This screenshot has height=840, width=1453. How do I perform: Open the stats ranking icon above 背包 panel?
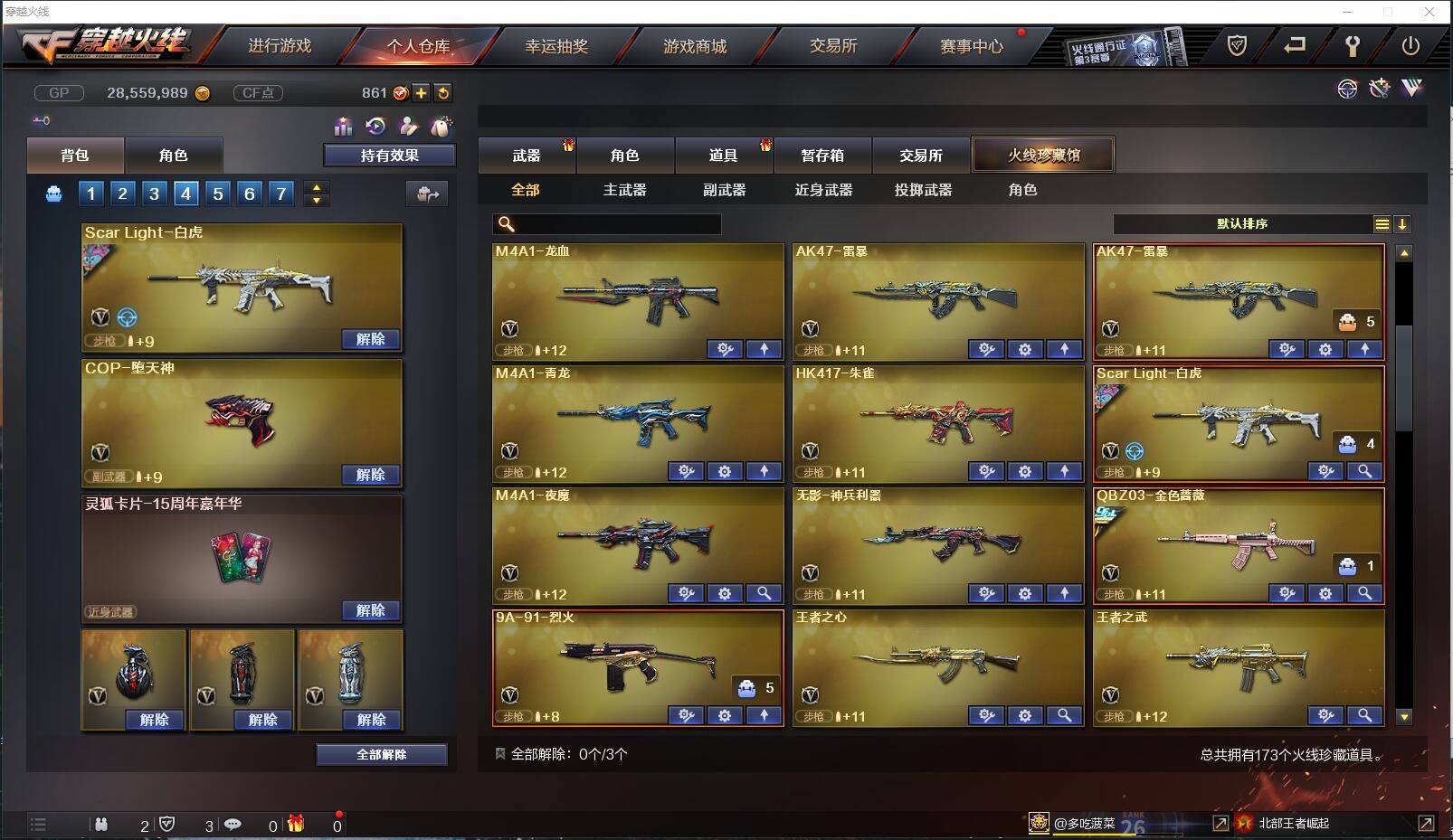[344, 127]
